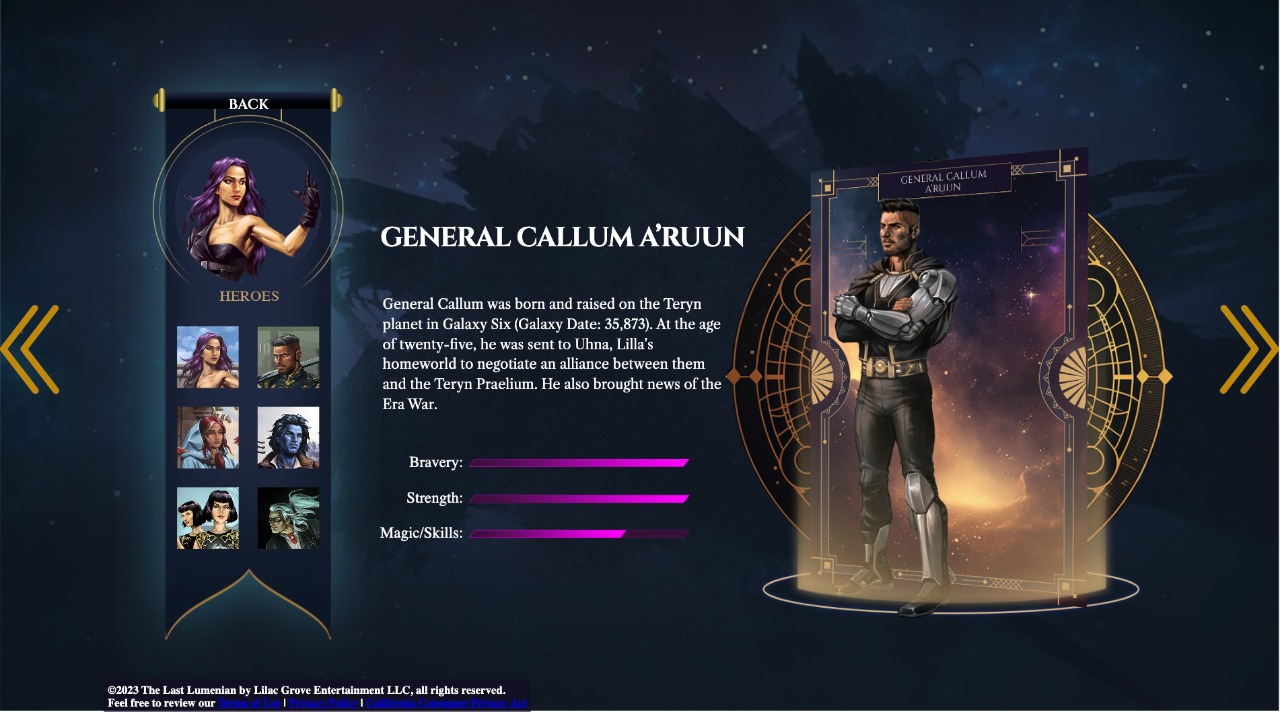
Task: Choose the black-haired twin sisters portrait
Action: [208, 518]
